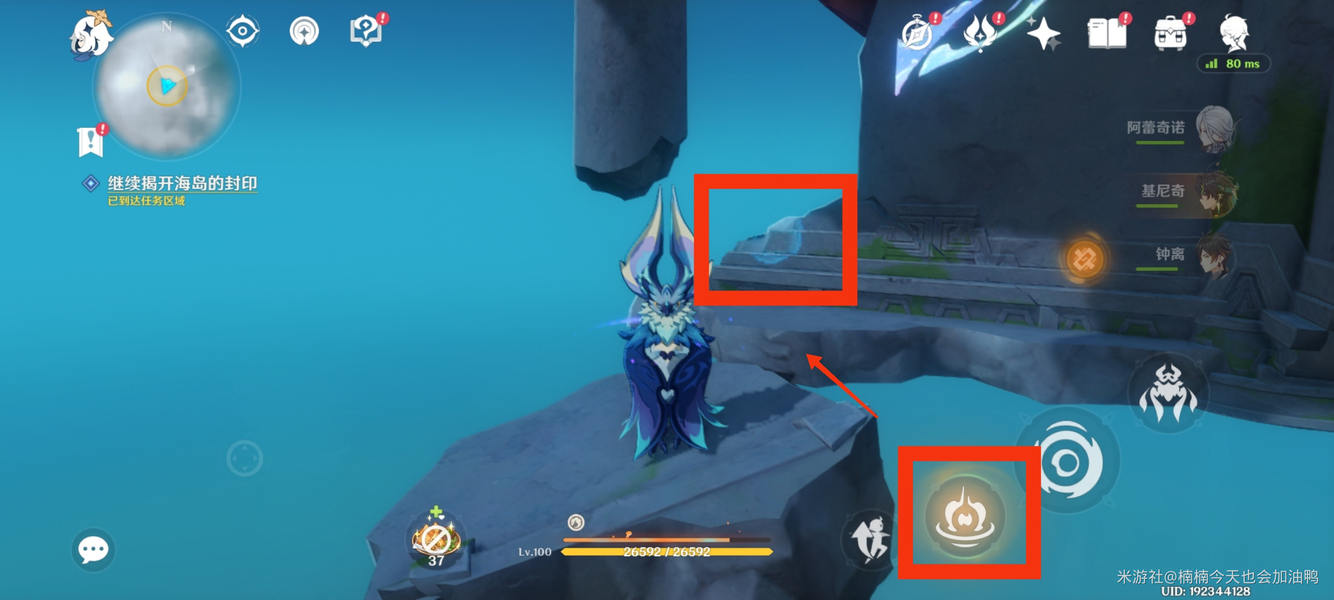Open the quest tracker bookmark icon
This screenshot has height=600, width=1334.
coord(91,141)
